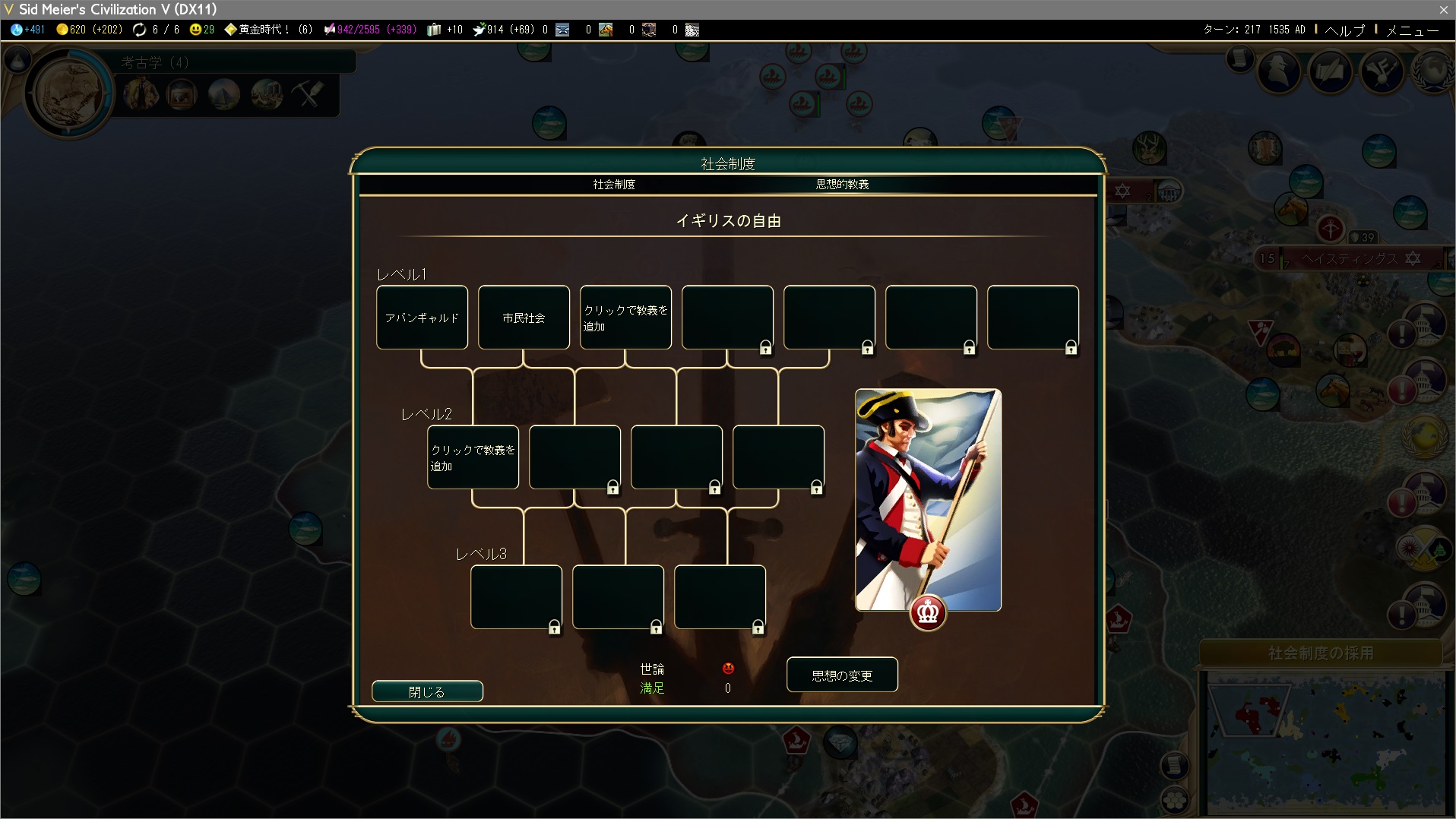This screenshot has height=819, width=1456.
Task: Add a tenet in the open Level 2 slot
Action: [473, 457]
